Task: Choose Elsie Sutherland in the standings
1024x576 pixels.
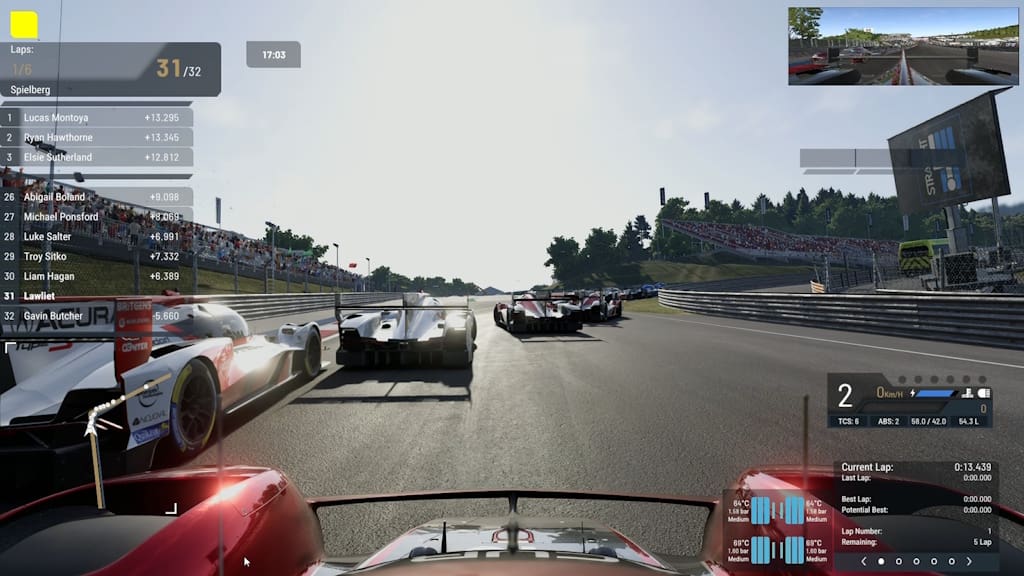Action: [97, 157]
